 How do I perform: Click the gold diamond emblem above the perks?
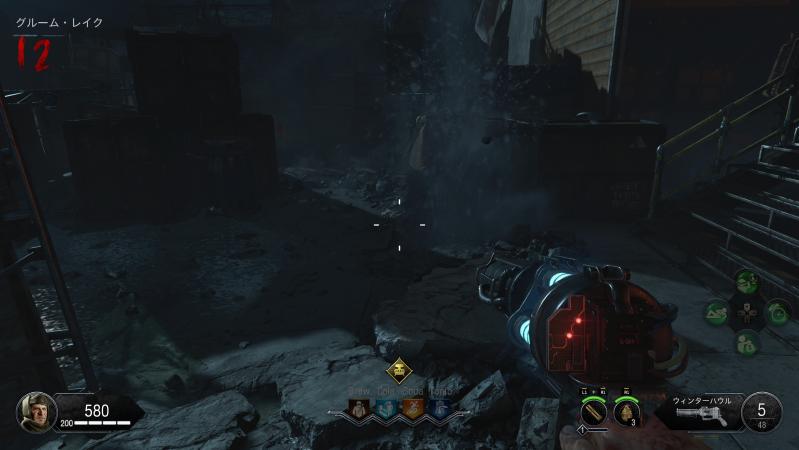point(399,369)
